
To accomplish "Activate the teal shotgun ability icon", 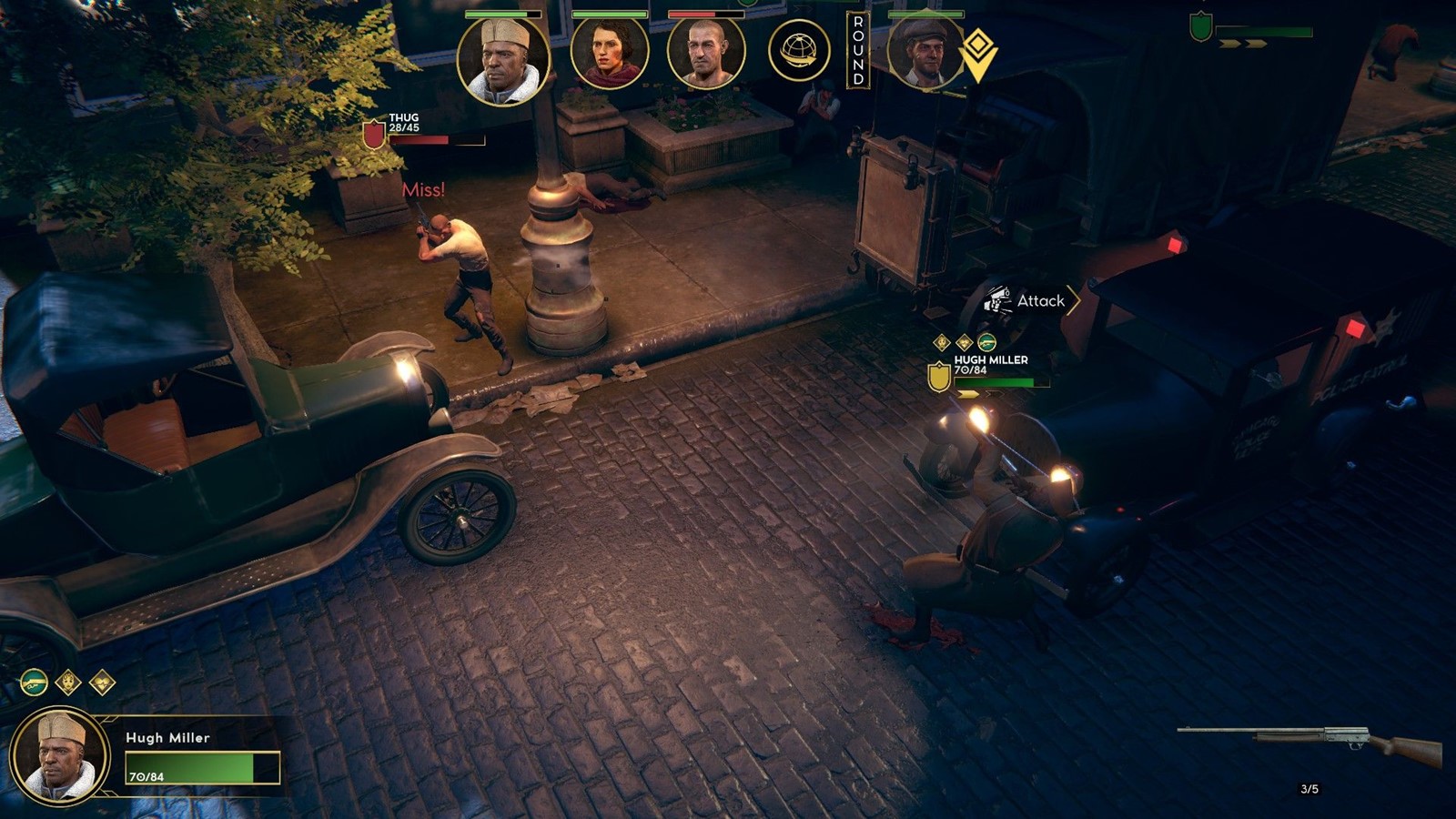I will [x=34, y=682].
